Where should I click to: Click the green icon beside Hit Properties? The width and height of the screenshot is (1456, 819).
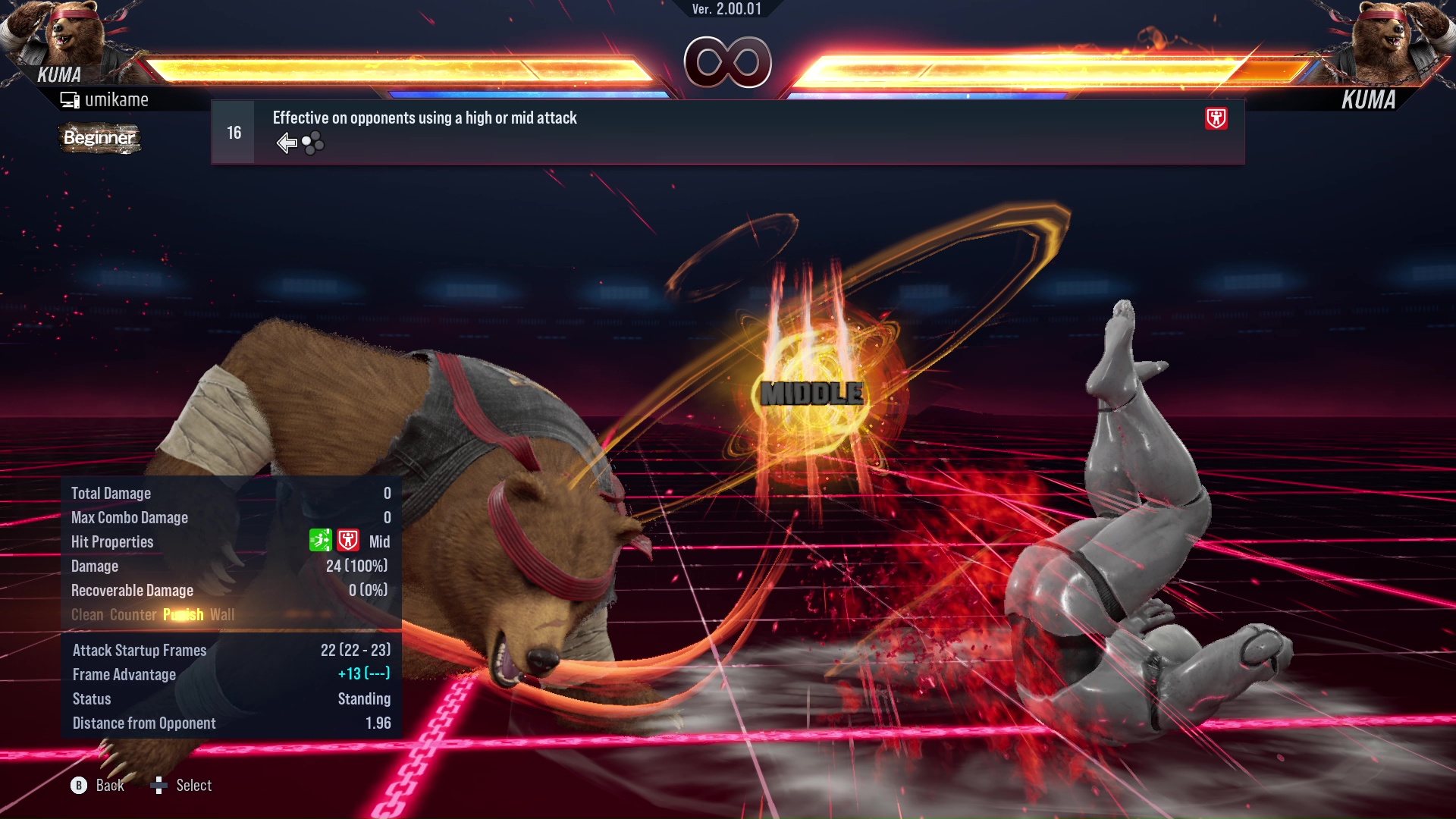pos(320,541)
